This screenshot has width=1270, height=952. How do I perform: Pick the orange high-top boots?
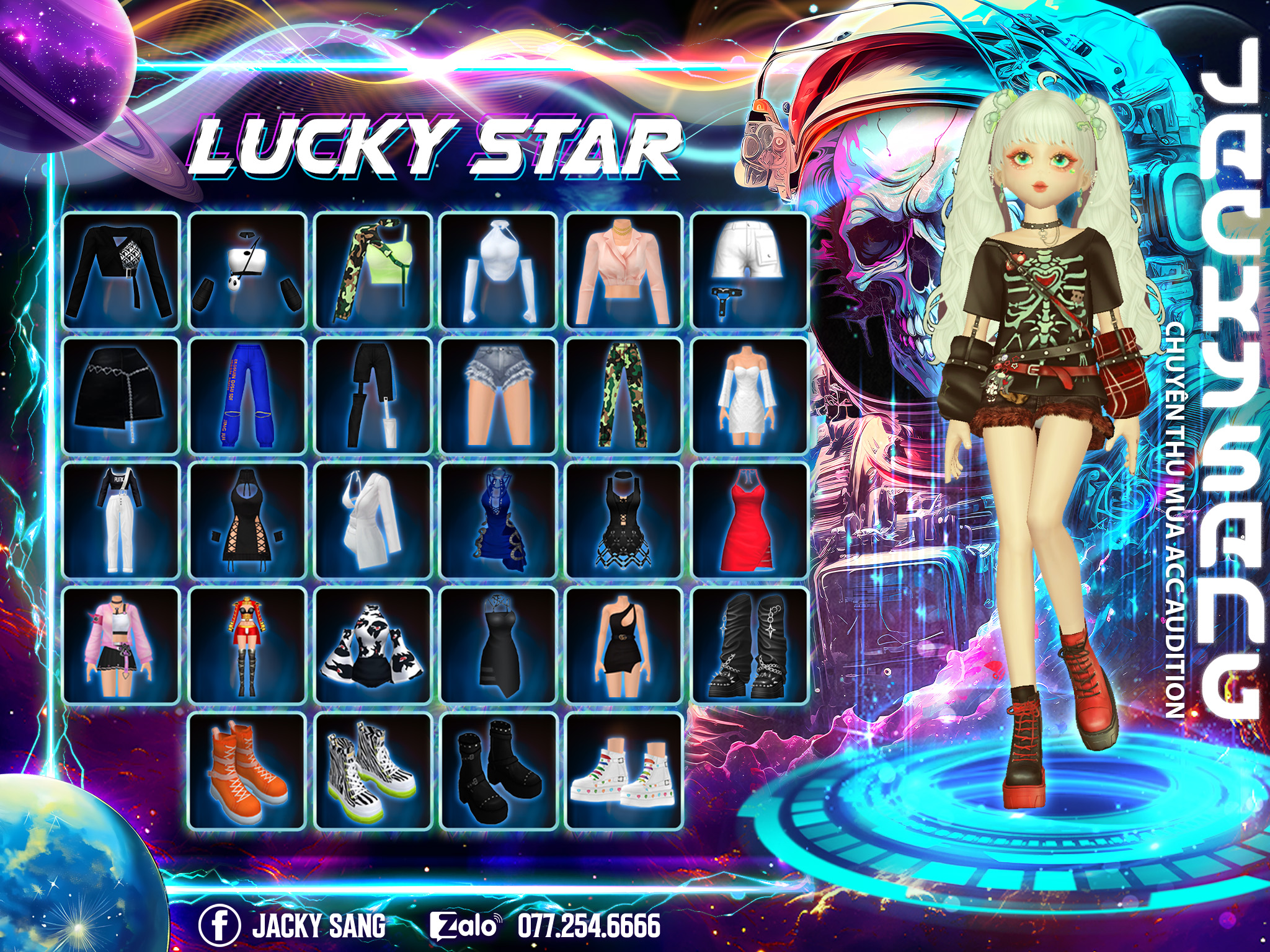pos(247,770)
